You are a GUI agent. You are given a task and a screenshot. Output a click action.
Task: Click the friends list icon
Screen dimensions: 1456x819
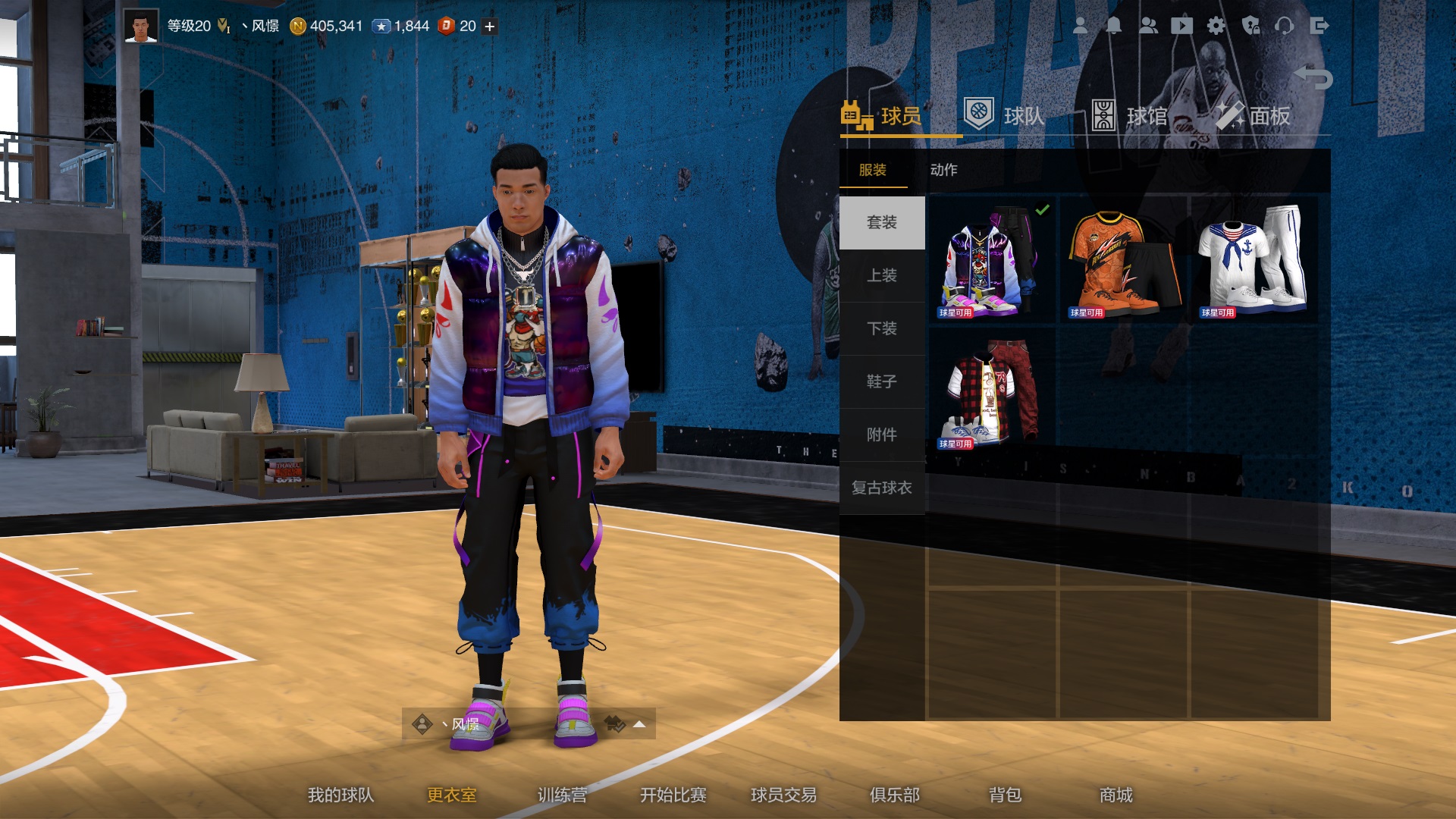[1149, 25]
